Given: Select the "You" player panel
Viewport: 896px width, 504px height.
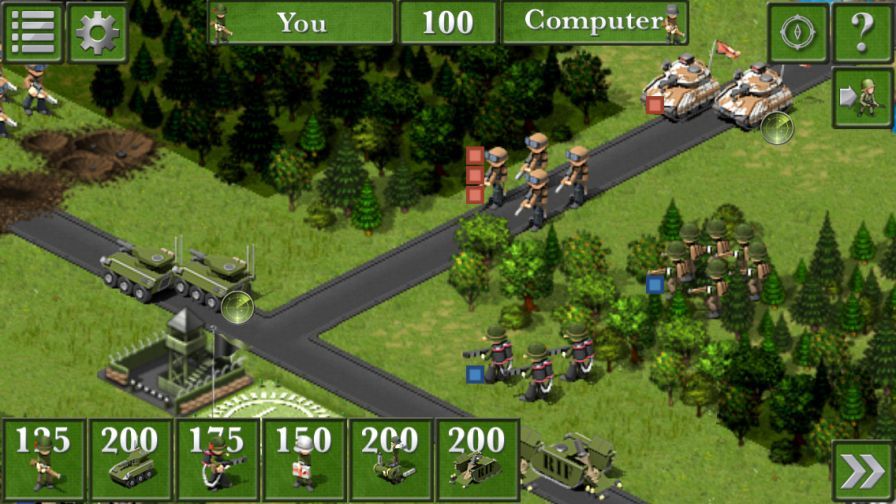Looking at the screenshot, I should (x=301, y=22).
